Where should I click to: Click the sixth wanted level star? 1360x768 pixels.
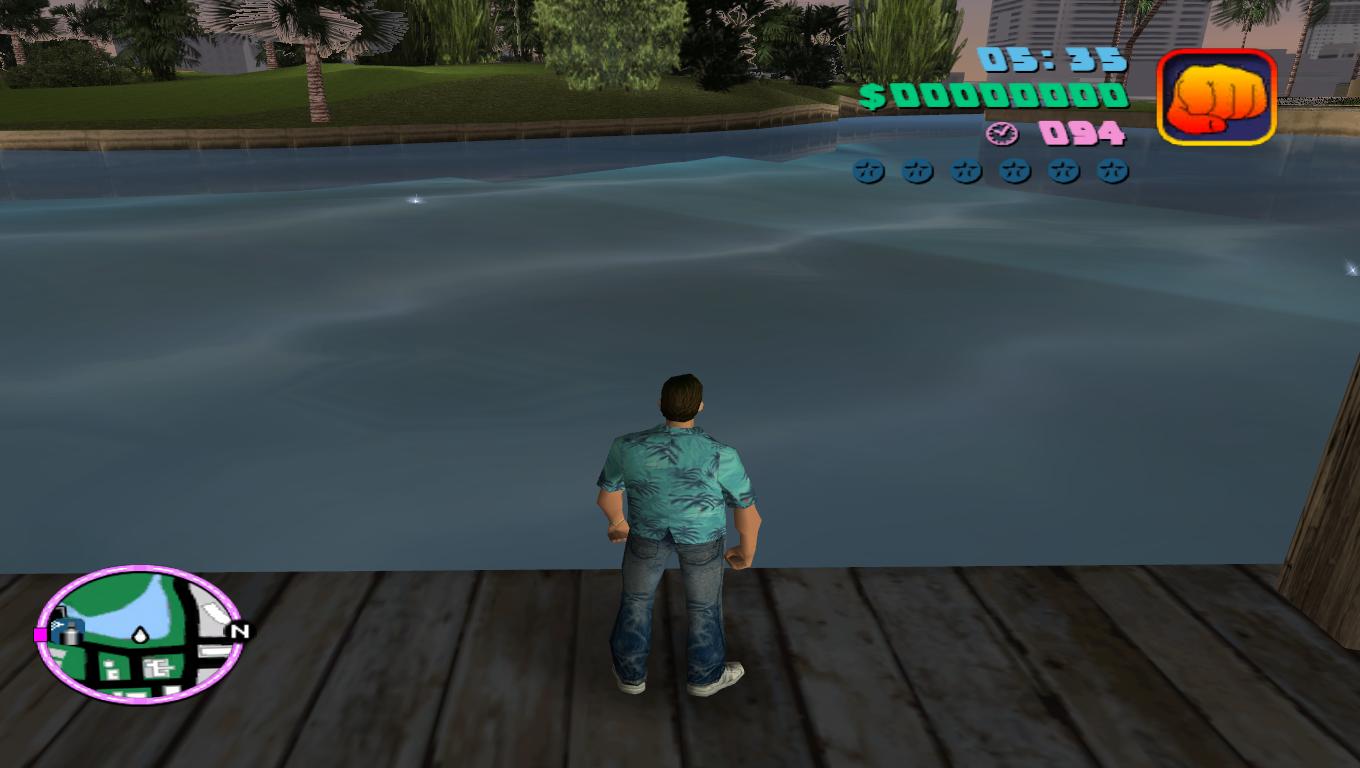coord(1112,170)
